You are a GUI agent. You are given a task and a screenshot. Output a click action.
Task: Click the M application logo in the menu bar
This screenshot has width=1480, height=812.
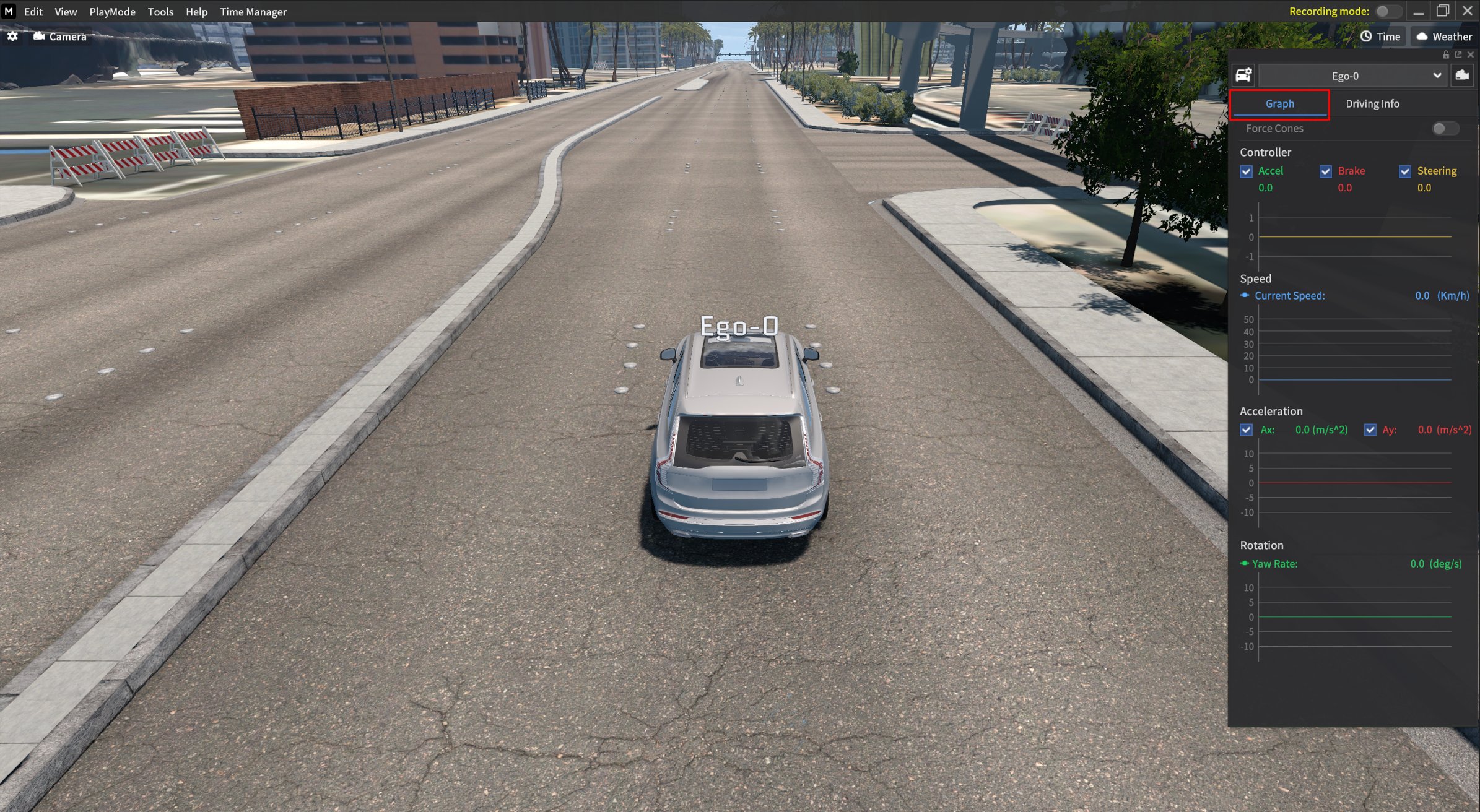pos(8,11)
